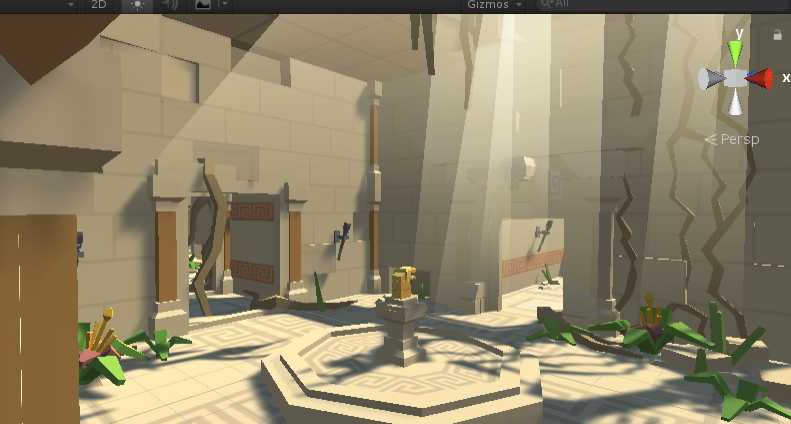
Task: Click the red X axis cone on gizmo
Action: click(x=762, y=78)
